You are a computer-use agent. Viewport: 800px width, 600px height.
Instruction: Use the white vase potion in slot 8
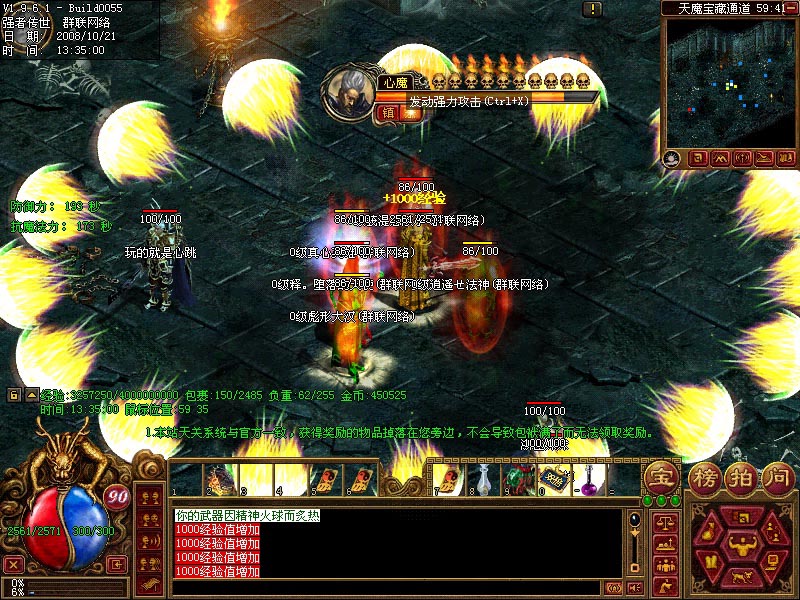pos(482,480)
